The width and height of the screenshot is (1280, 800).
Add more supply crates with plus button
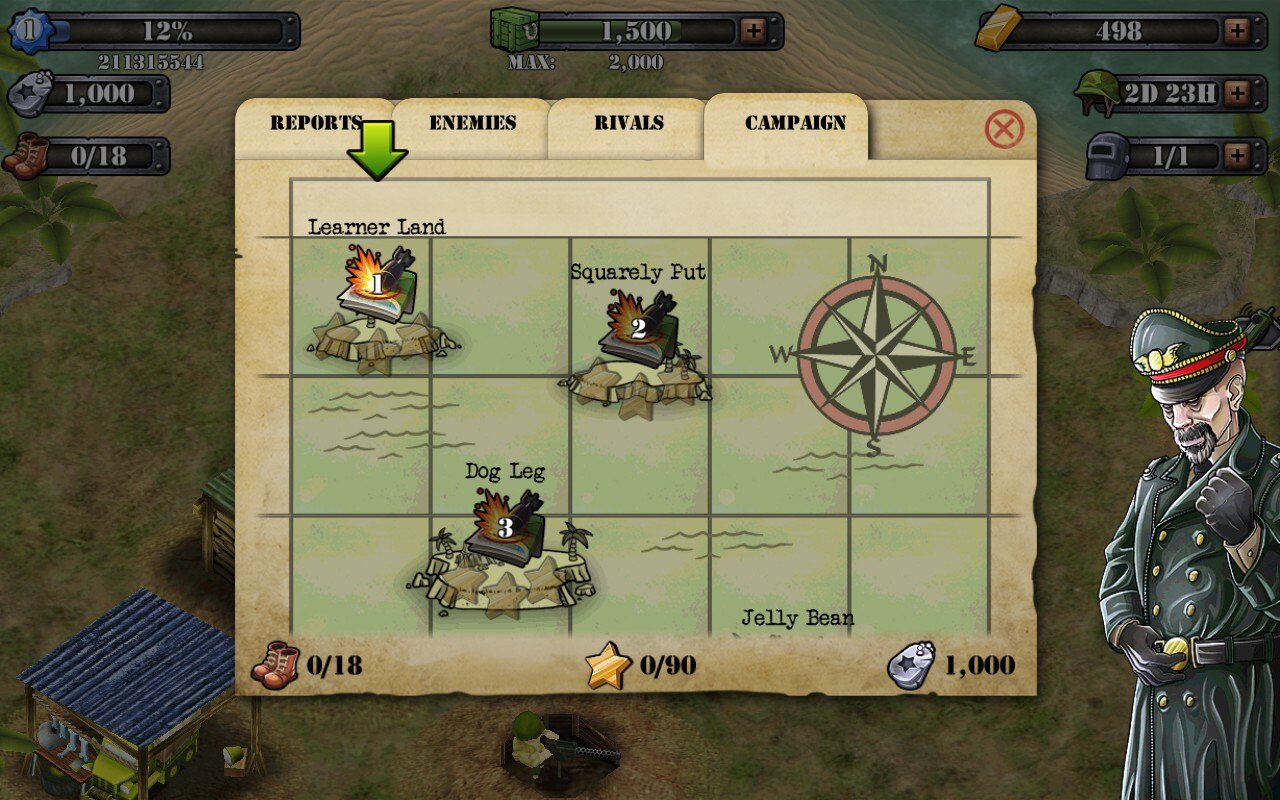tap(753, 31)
